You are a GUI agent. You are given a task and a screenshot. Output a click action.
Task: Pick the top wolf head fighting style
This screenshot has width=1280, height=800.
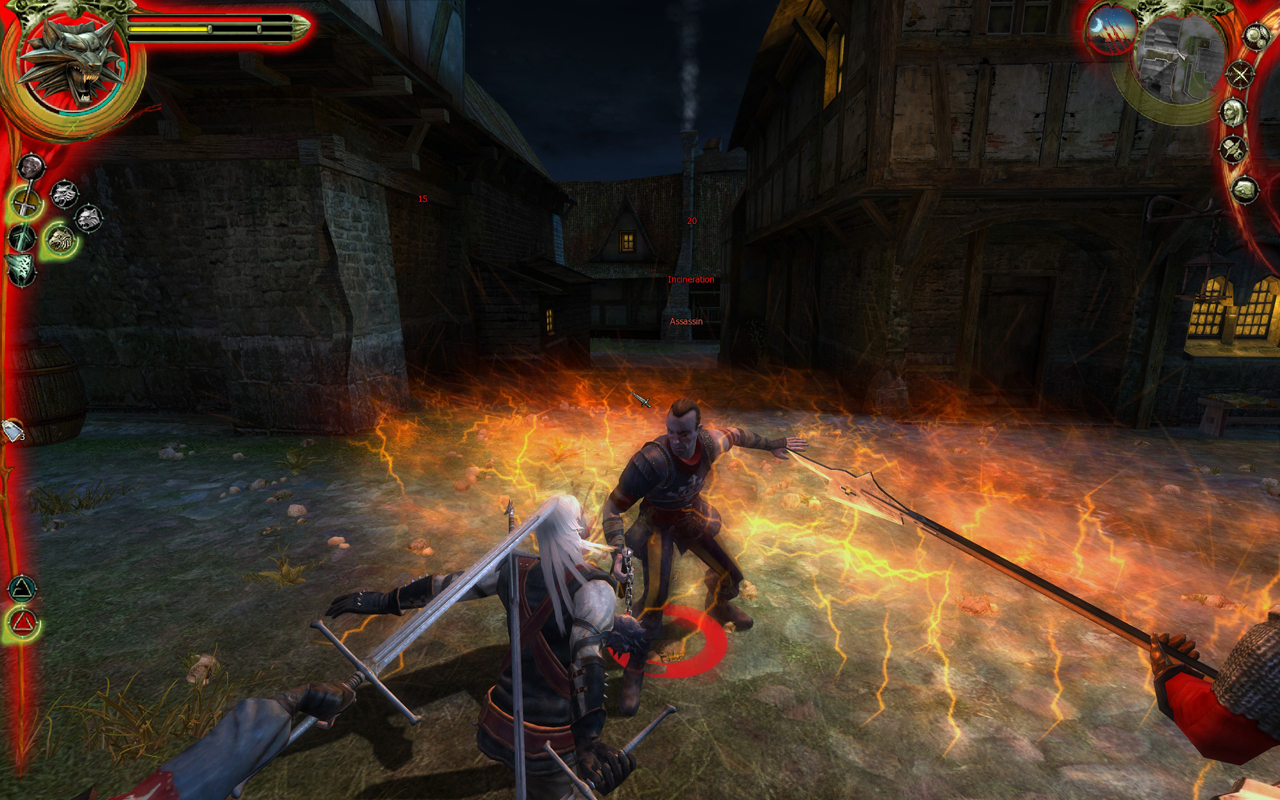[64, 193]
